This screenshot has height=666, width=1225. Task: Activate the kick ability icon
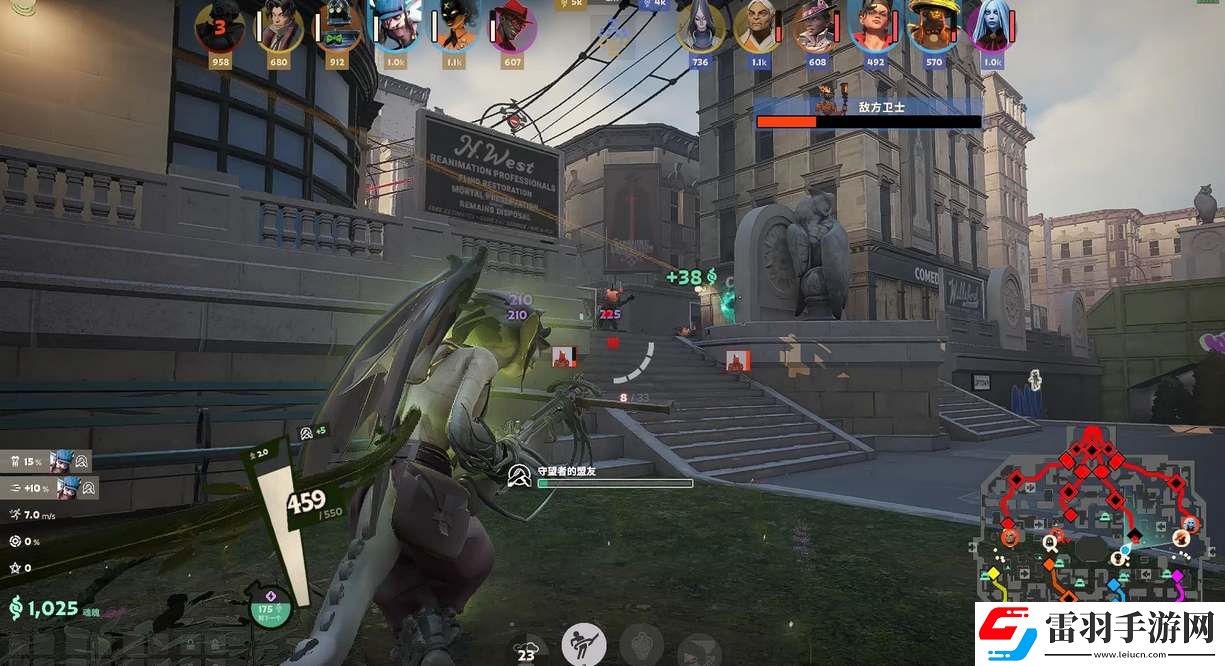pyautogui.click(x=583, y=643)
